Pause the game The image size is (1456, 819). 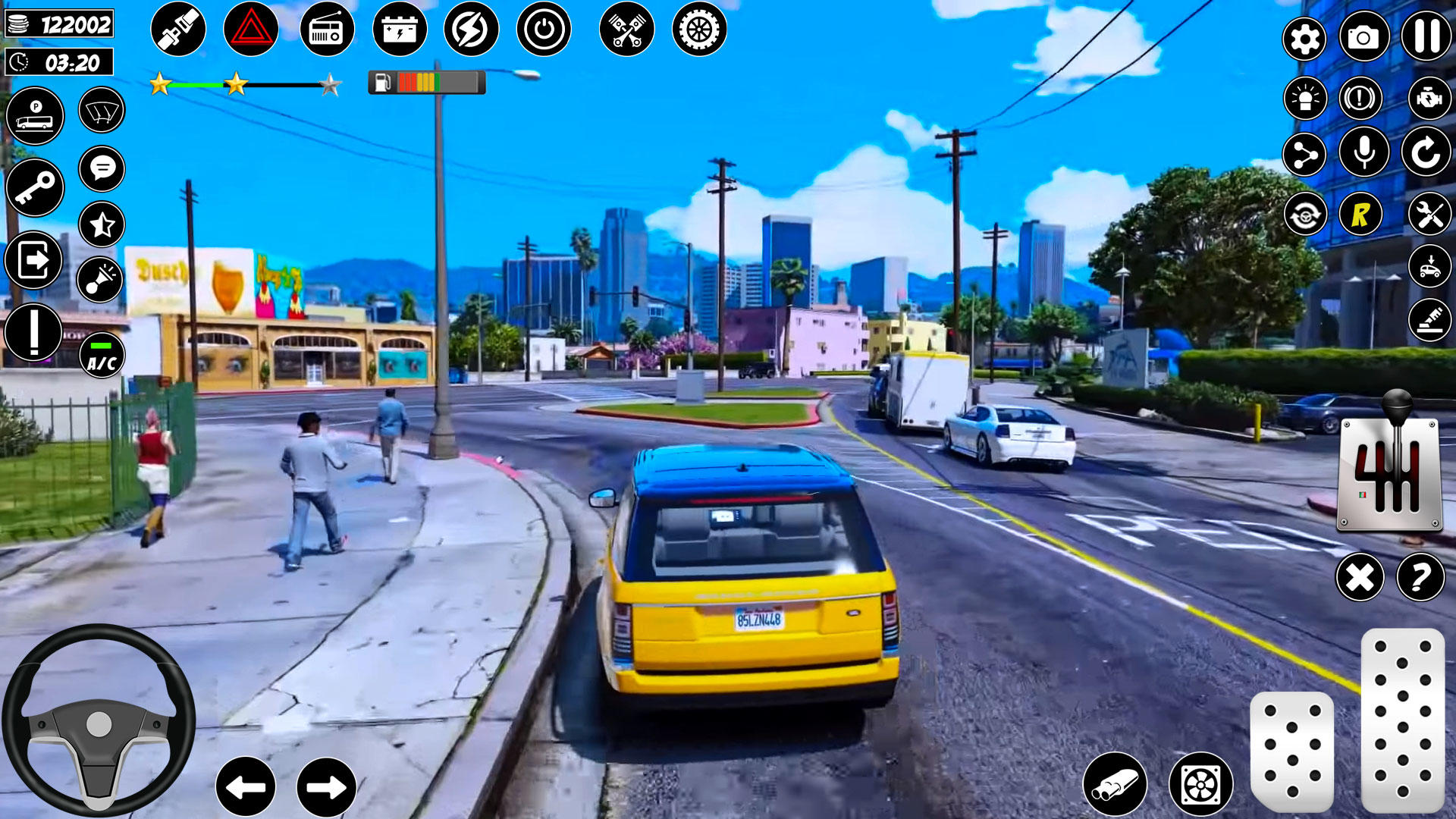click(1424, 36)
